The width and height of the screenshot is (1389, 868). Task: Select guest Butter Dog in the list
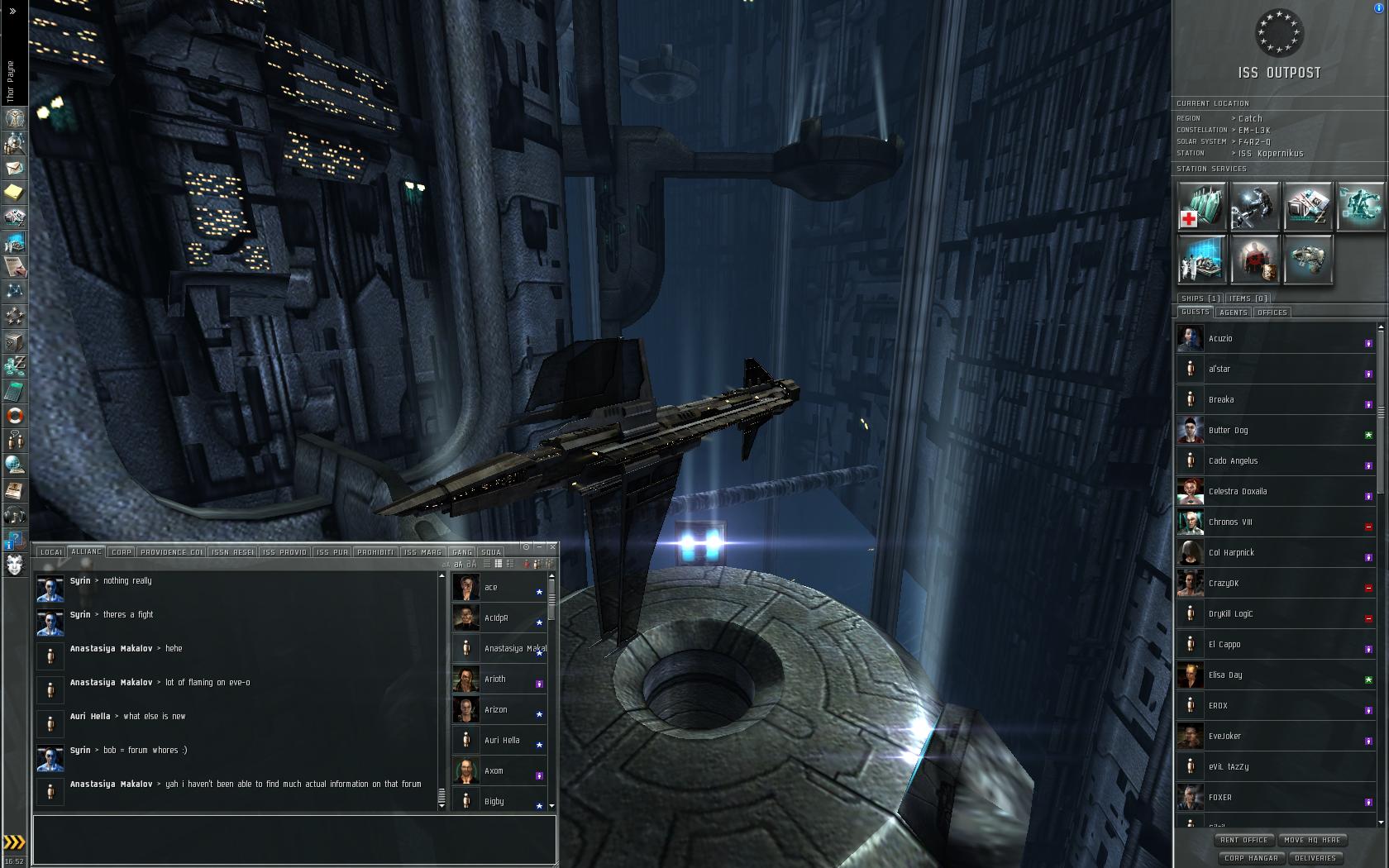[x=1228, y=431]
